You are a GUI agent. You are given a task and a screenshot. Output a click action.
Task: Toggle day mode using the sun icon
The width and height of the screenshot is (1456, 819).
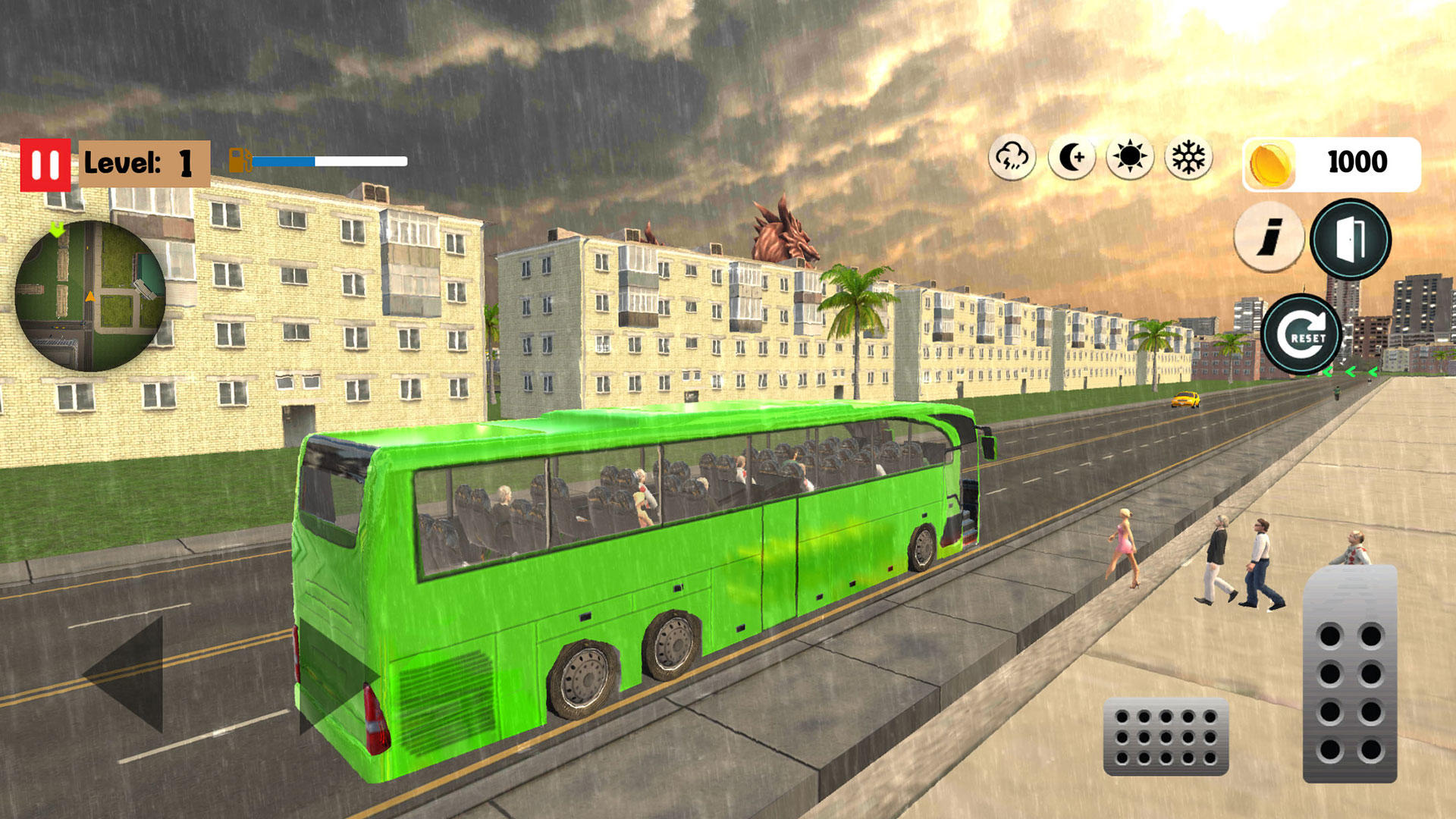pos(1129,158)
